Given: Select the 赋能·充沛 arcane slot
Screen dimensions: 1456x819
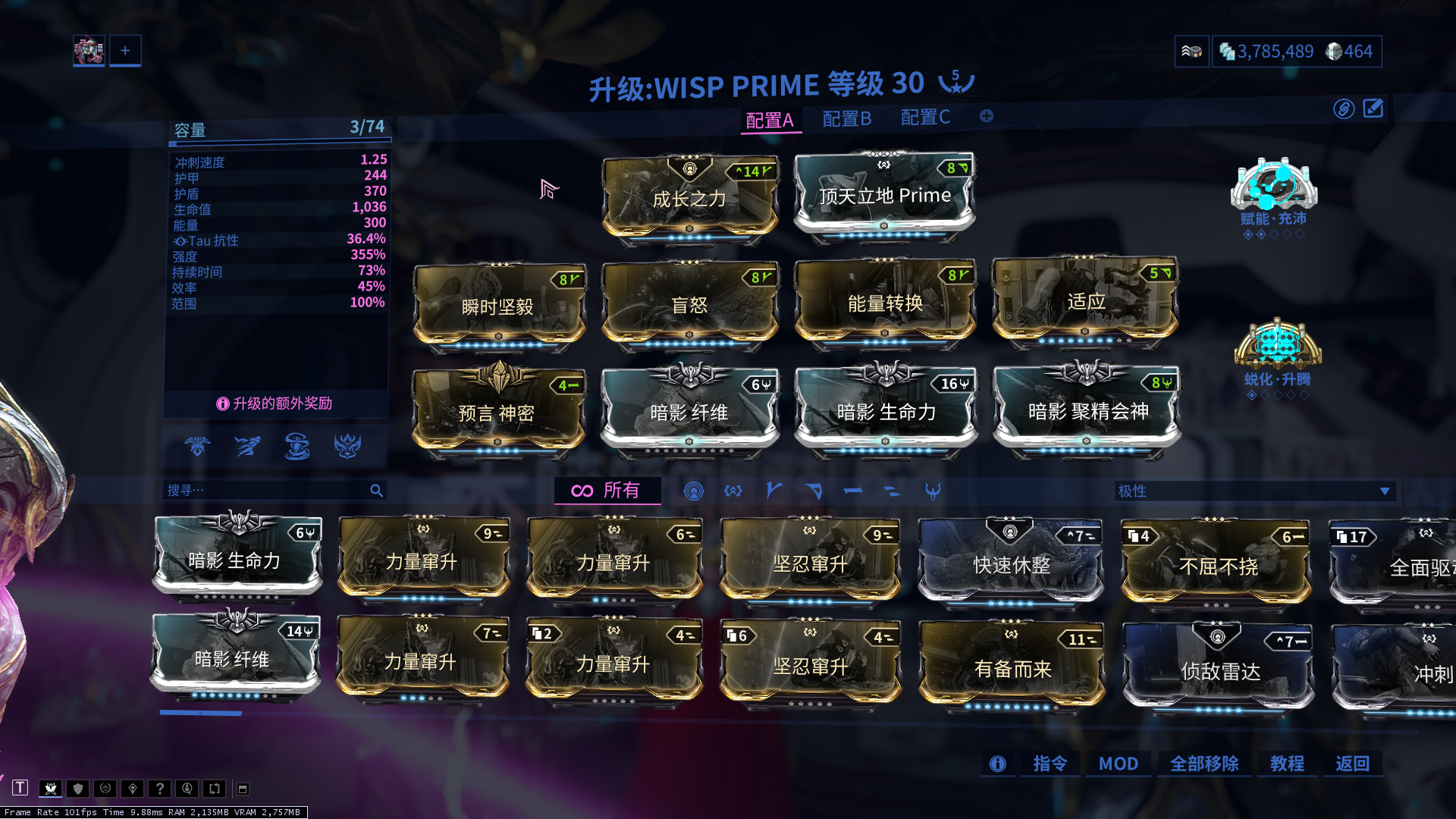Looking at the screenshot, I should click(1273, 190).
